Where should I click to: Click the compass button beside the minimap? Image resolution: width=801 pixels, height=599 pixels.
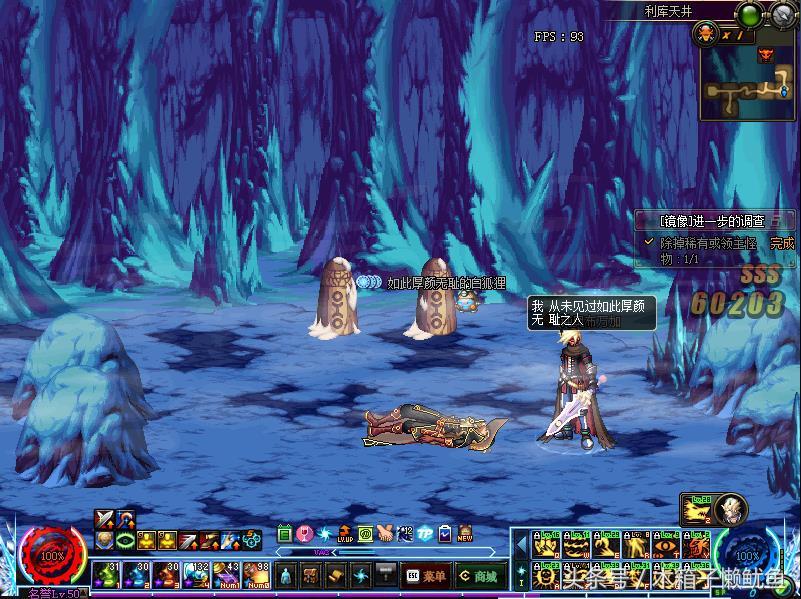(x=782, y=14)
